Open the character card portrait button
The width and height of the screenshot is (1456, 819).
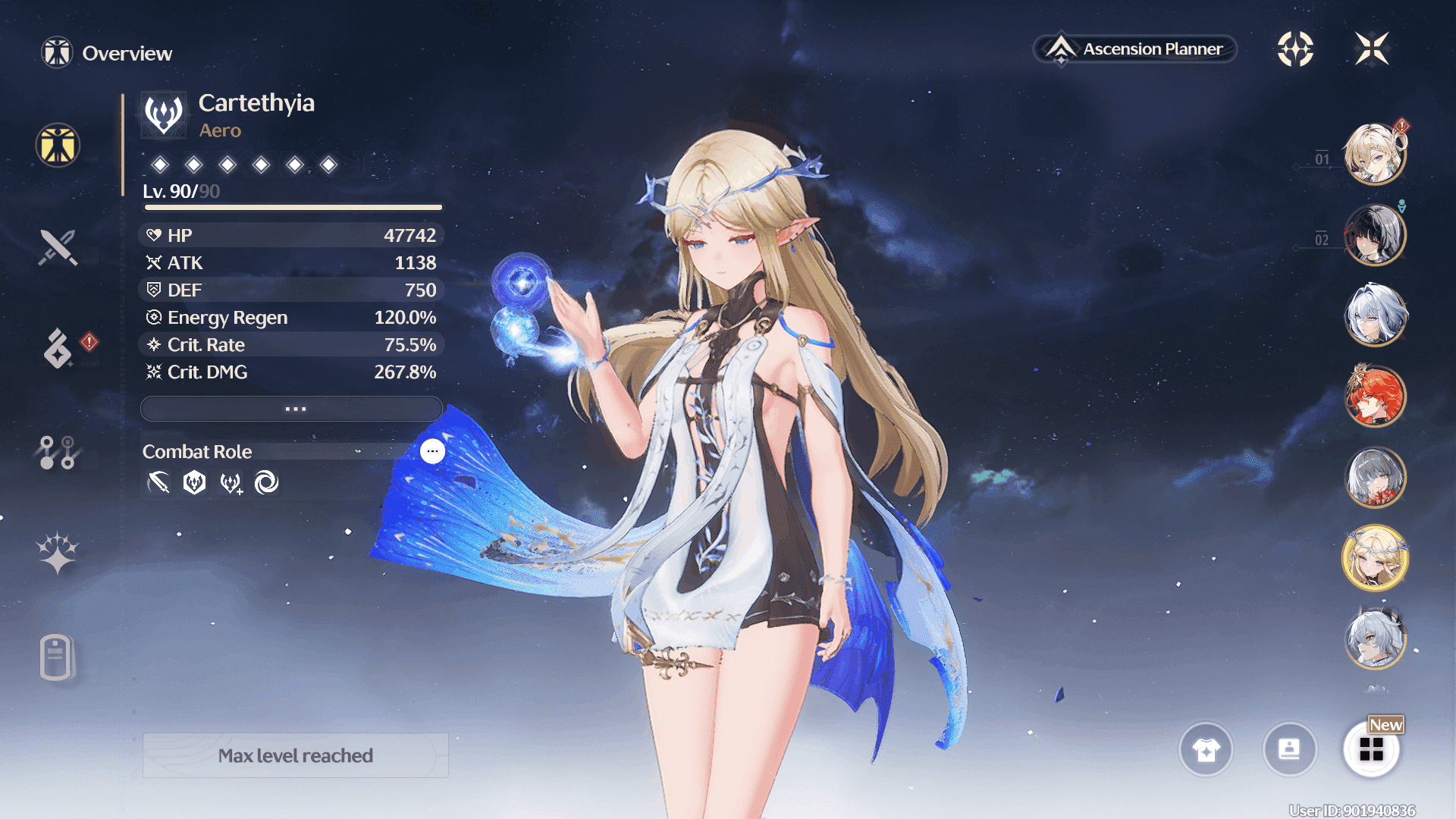[x=1289, y=749]
